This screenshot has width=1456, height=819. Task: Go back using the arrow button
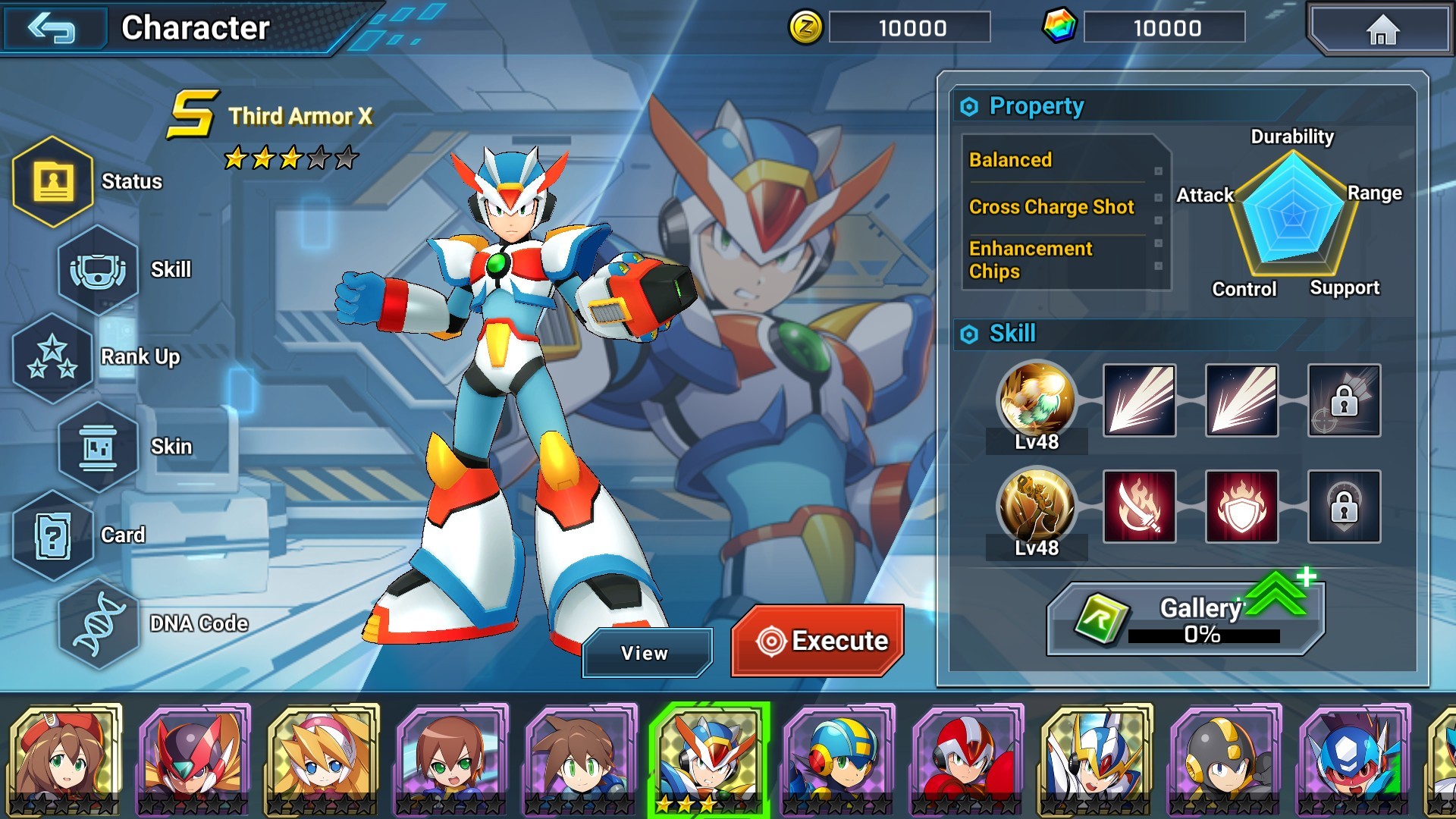coord(52,29)
